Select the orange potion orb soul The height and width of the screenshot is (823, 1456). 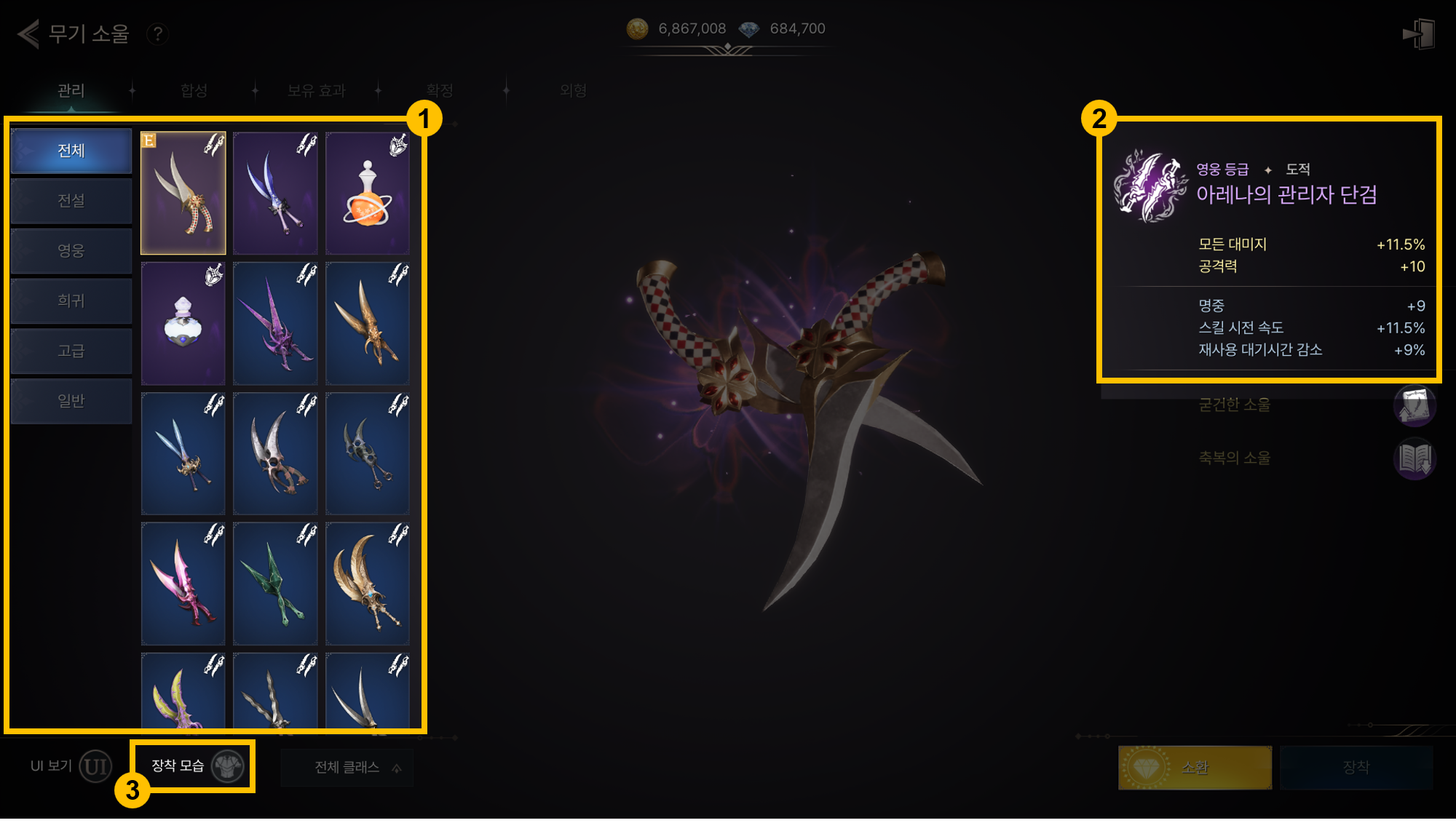[368, 194]
